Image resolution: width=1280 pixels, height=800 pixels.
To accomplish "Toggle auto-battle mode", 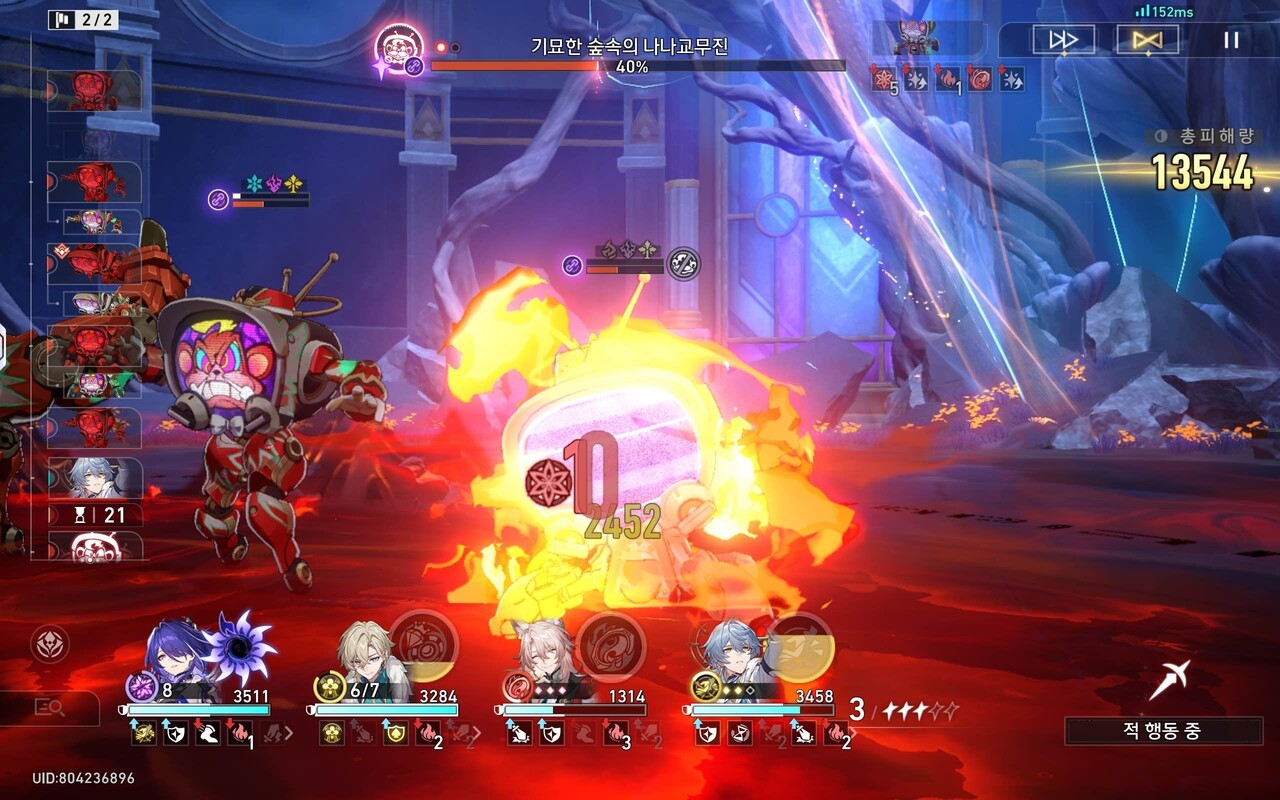I will click(1147, 40).
